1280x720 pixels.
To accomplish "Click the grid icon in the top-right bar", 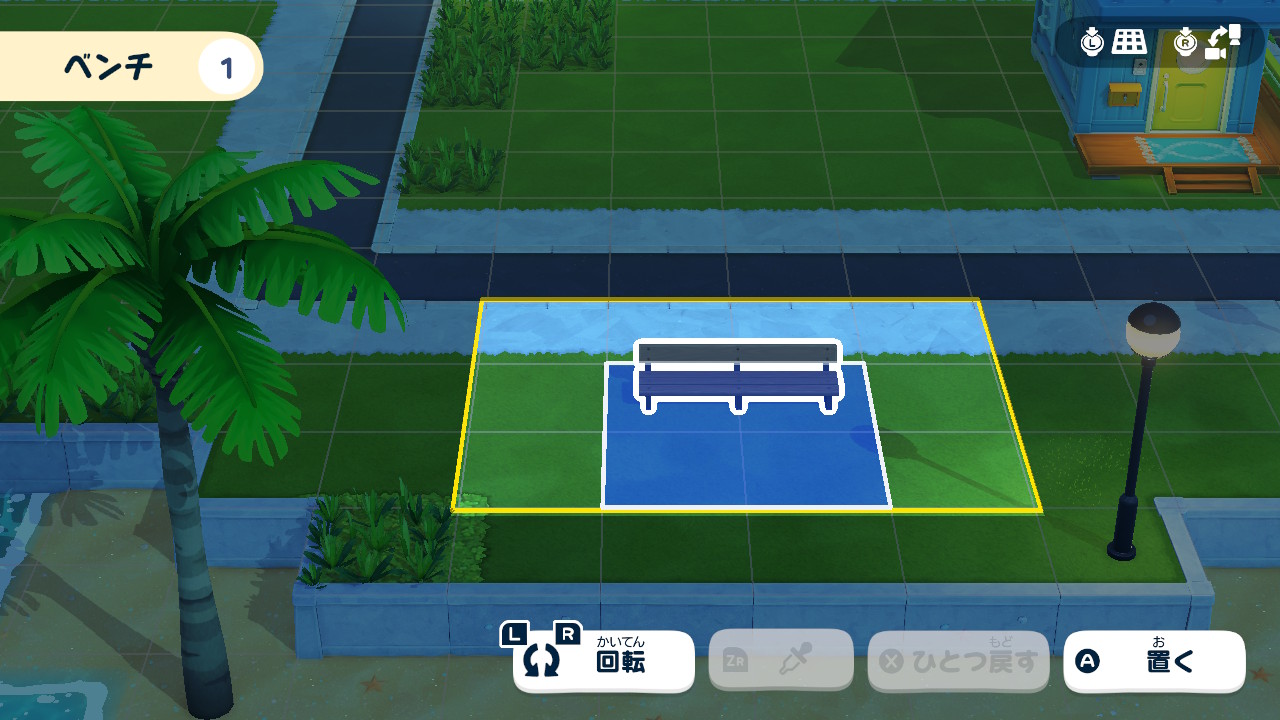I will pos(1130,41).
